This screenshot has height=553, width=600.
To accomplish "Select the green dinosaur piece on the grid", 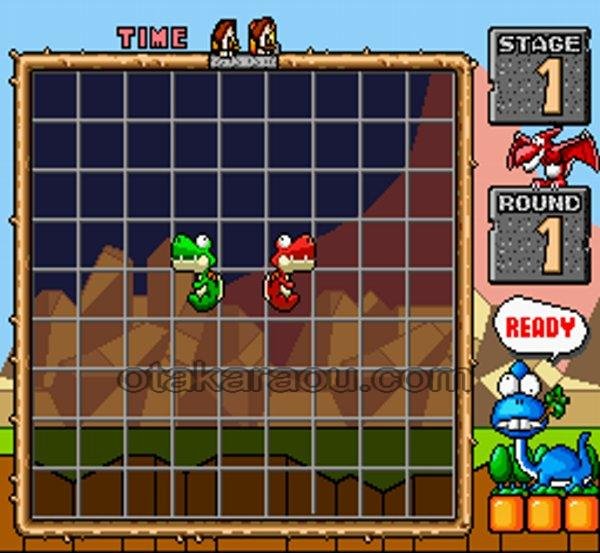I will [x=199, y=272].
